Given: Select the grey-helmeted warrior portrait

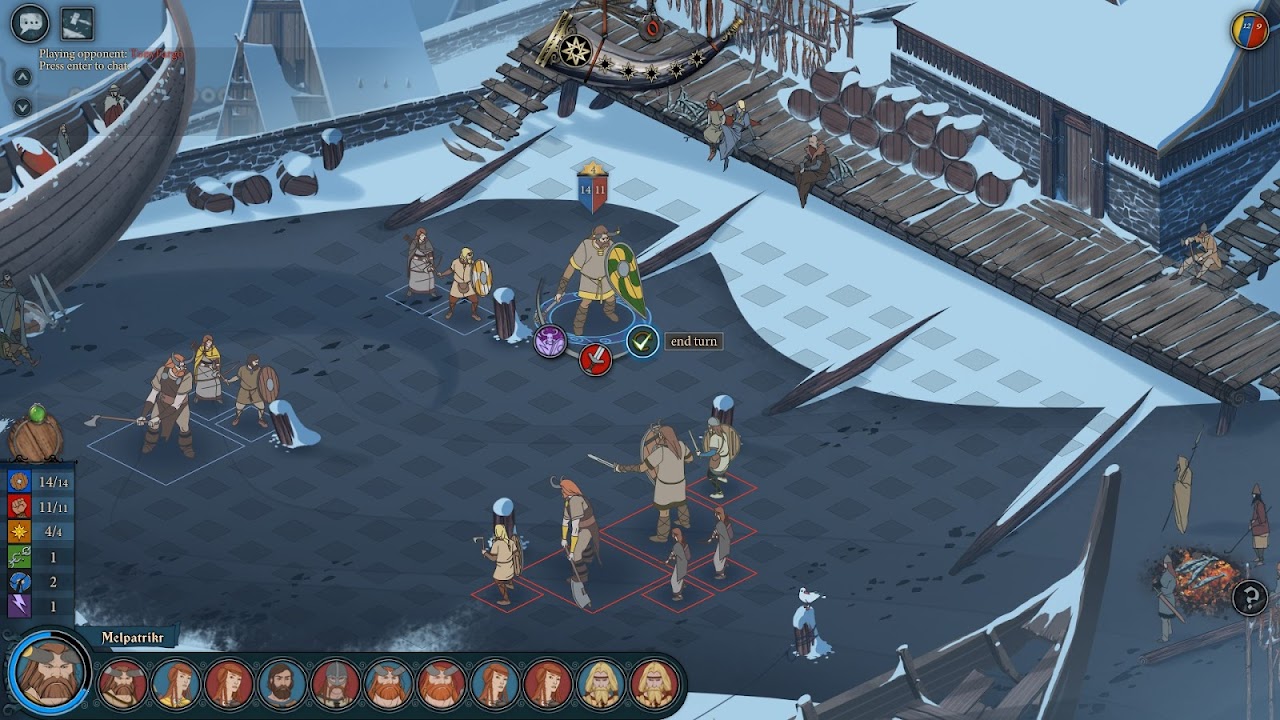Looking at the screenshot, I should 335,684.
